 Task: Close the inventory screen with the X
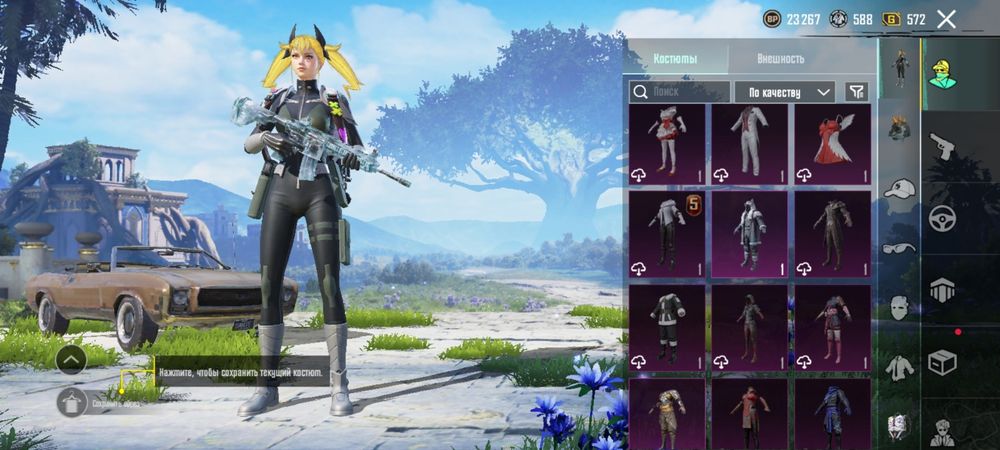coord(946,19)
